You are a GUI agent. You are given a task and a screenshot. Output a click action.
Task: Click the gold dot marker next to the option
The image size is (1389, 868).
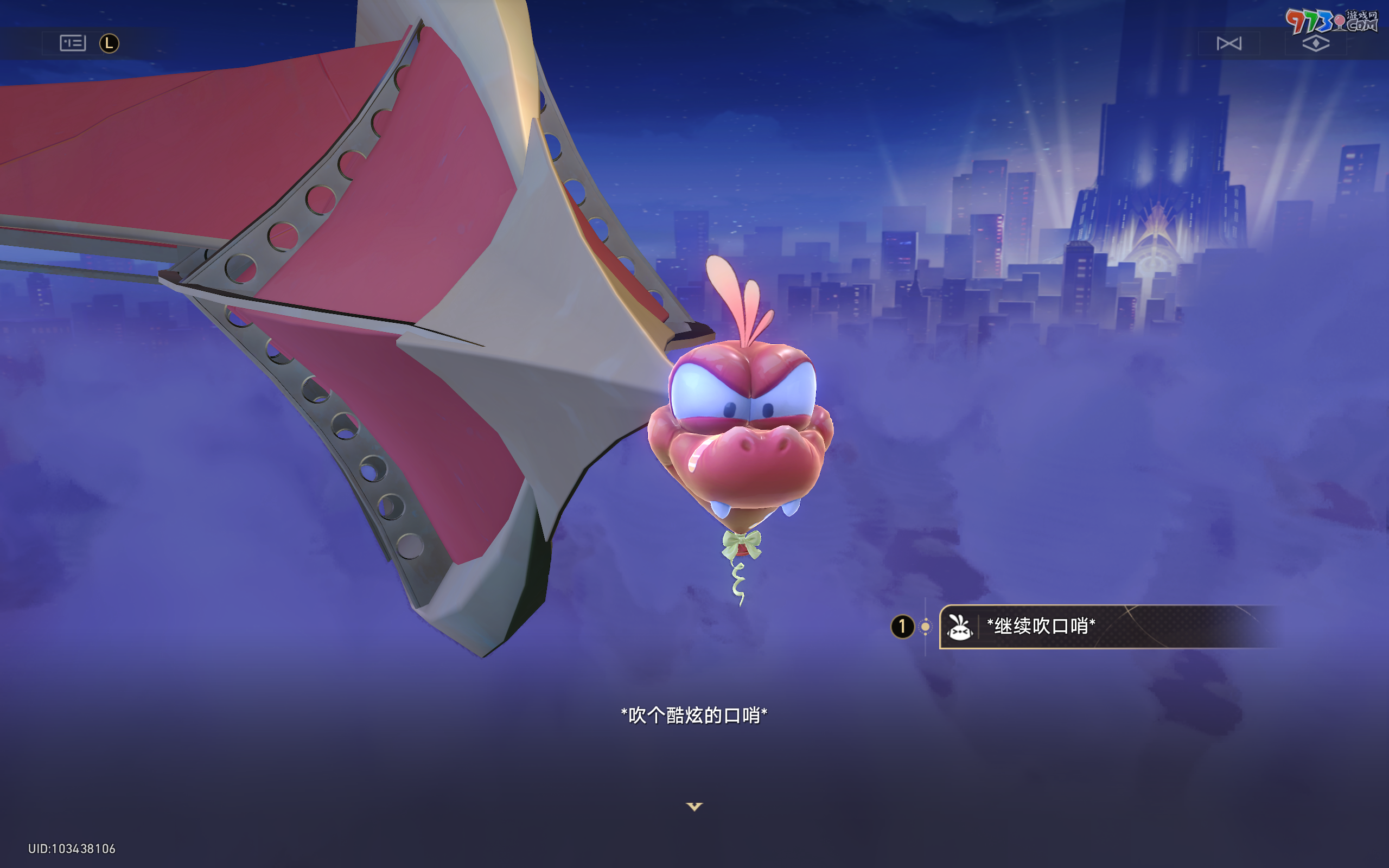click(x=926, y=627)
